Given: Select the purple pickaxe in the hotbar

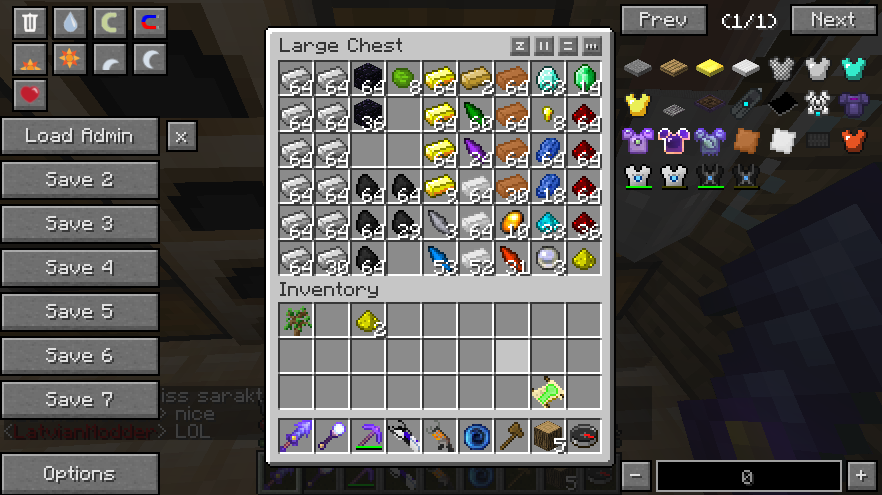Looking at the screenshot, I should click(x=367, y=437).
